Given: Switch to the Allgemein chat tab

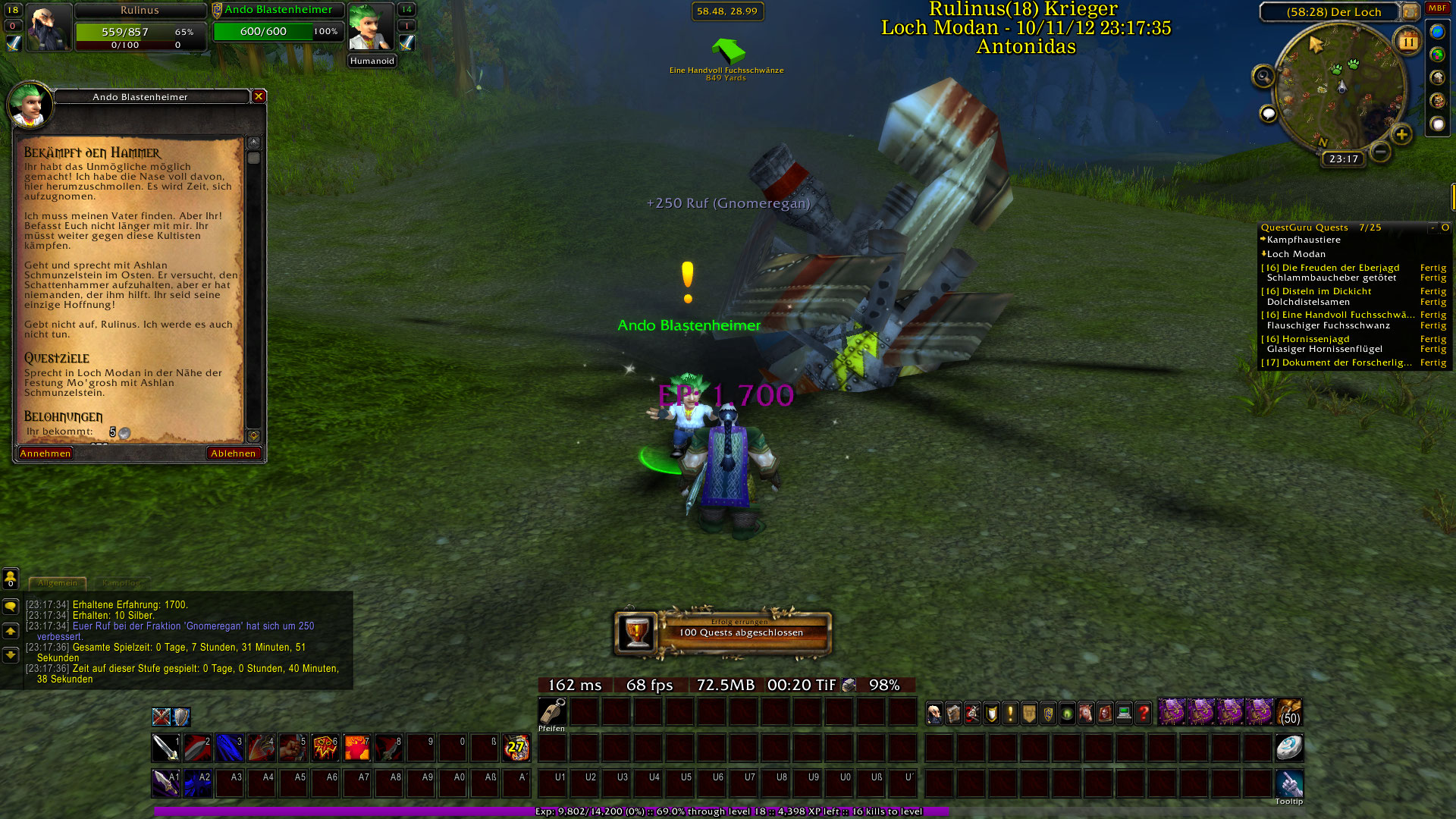Looking at the screenshot, I should [58, 583].
